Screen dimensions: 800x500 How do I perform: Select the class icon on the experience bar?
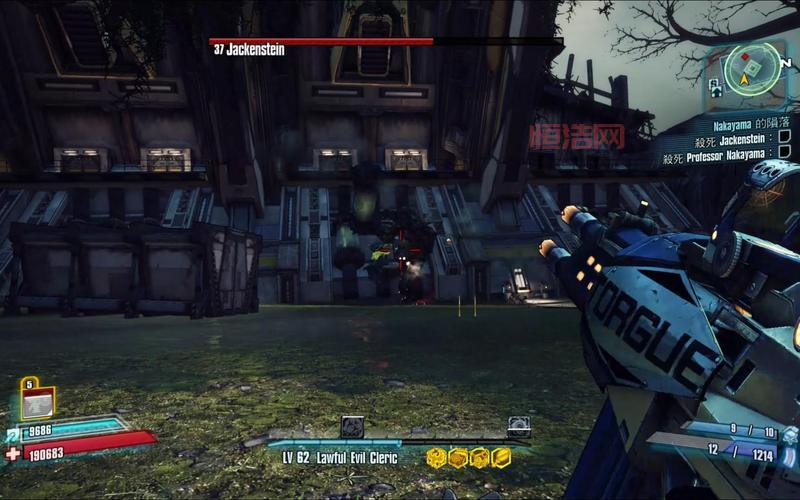coord(351,427)
